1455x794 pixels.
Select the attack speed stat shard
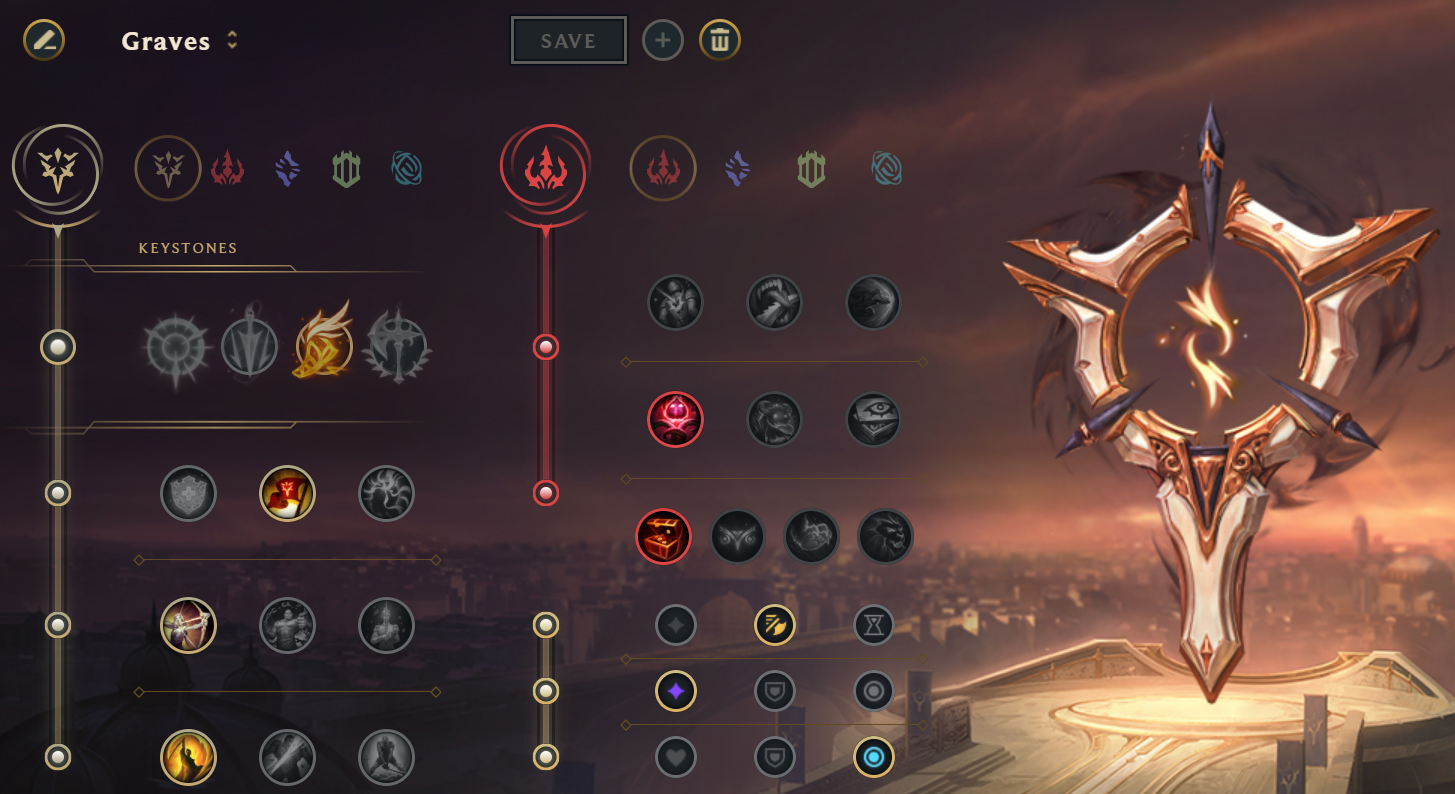[774, 625]
